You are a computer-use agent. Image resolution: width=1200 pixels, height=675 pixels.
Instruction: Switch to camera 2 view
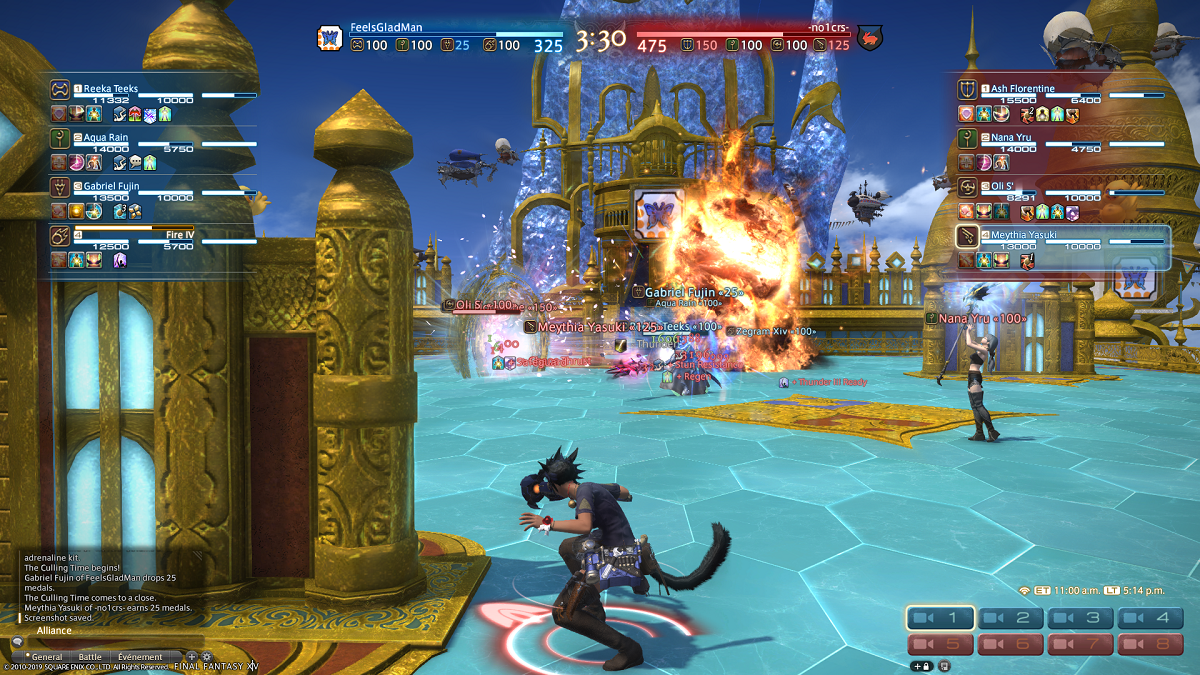(x=1011, y=619)
